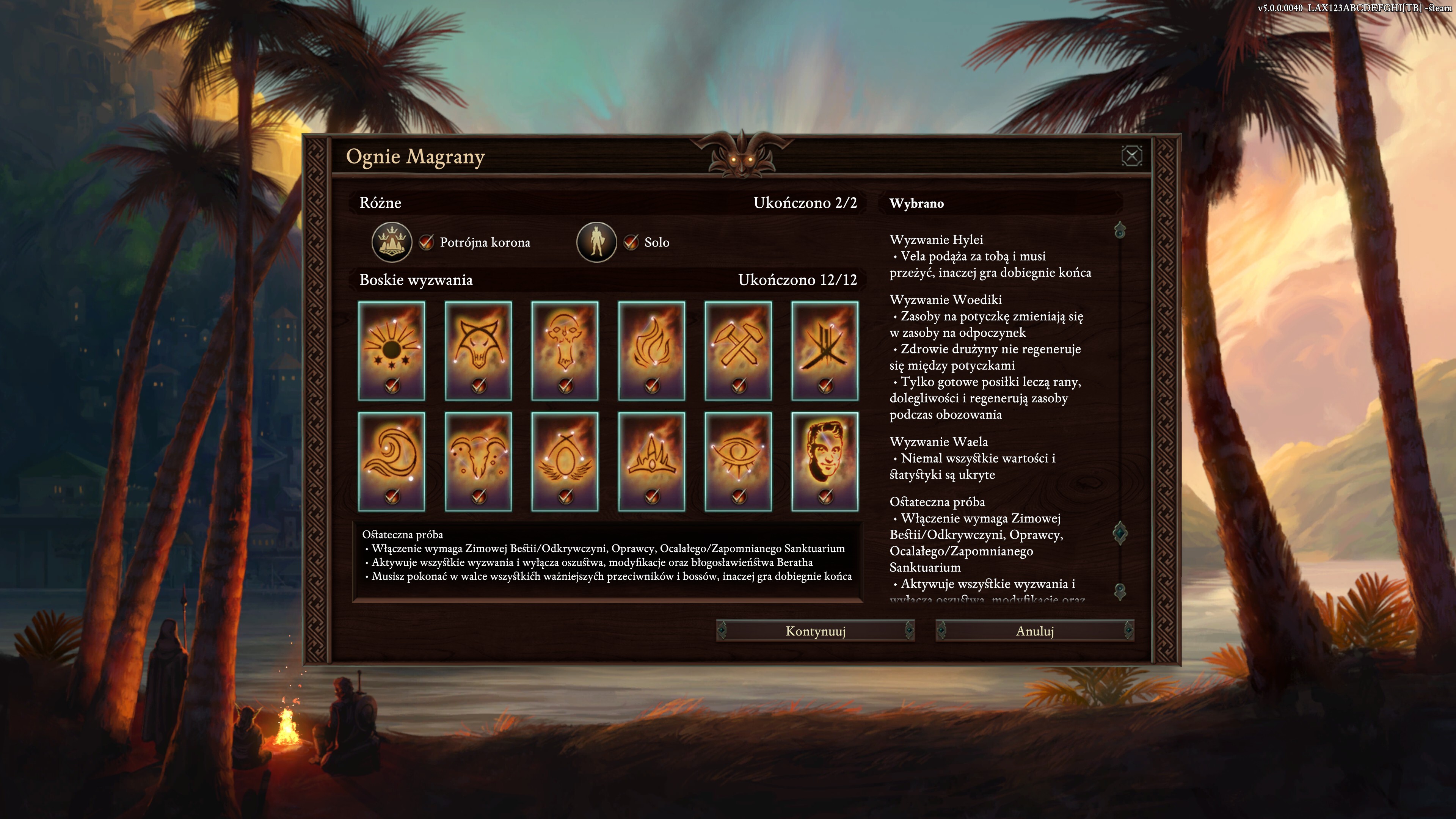Select the crown challenge card

(652, 461)
